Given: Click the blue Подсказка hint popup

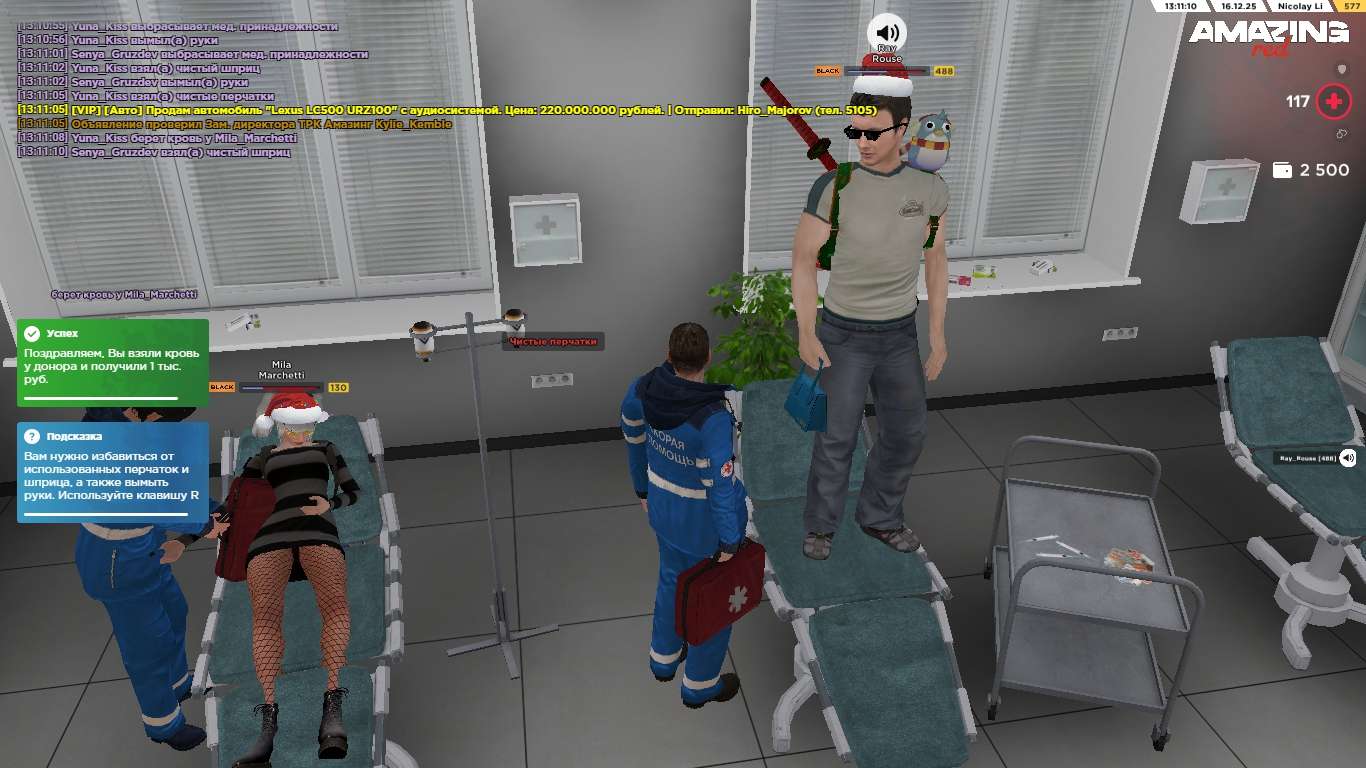Looking at the screenshot, I should point(112,472).
